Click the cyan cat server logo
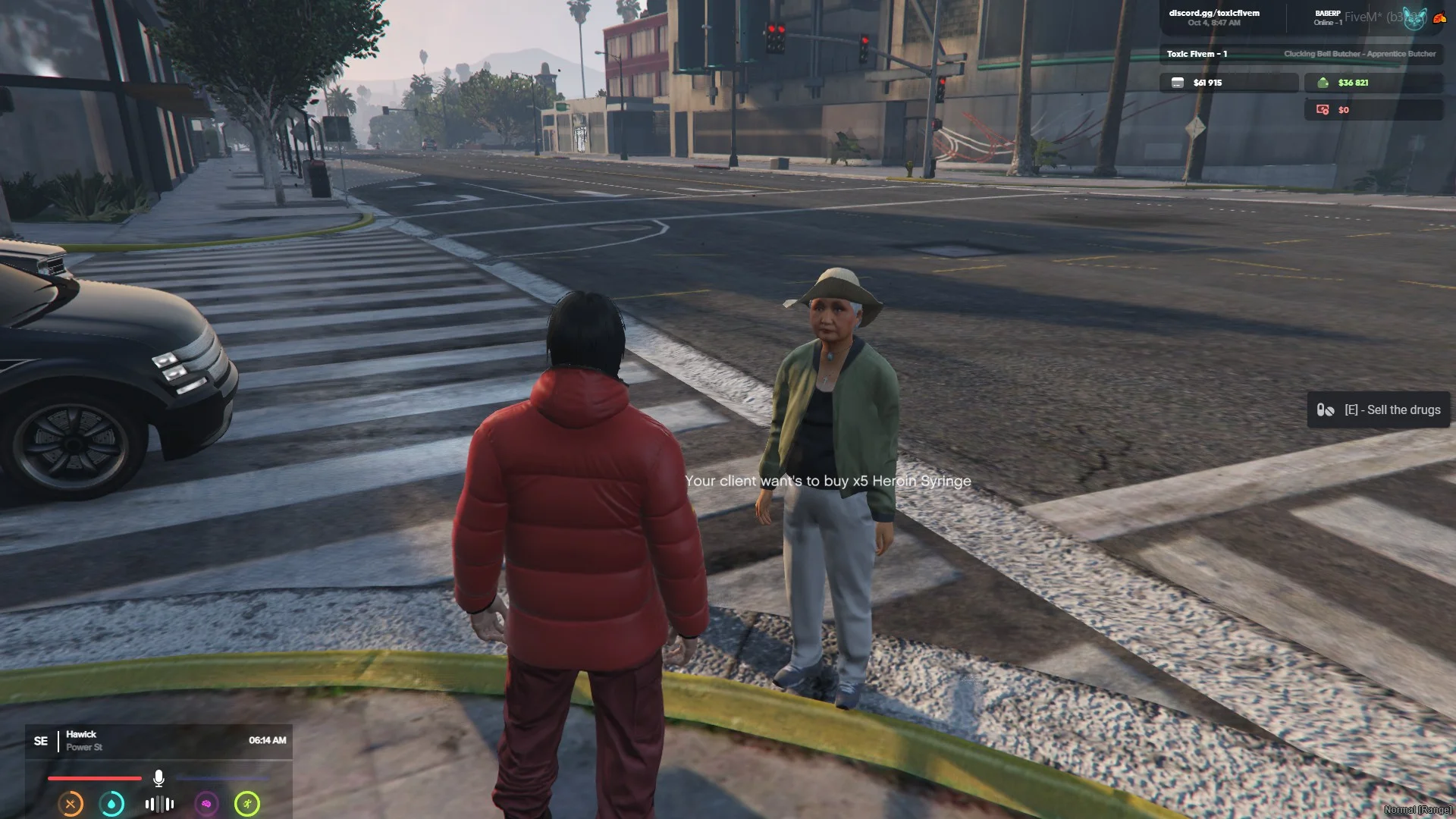Image resolution: width=1456 pixels, height=819 pixels. click(1414, 18)
